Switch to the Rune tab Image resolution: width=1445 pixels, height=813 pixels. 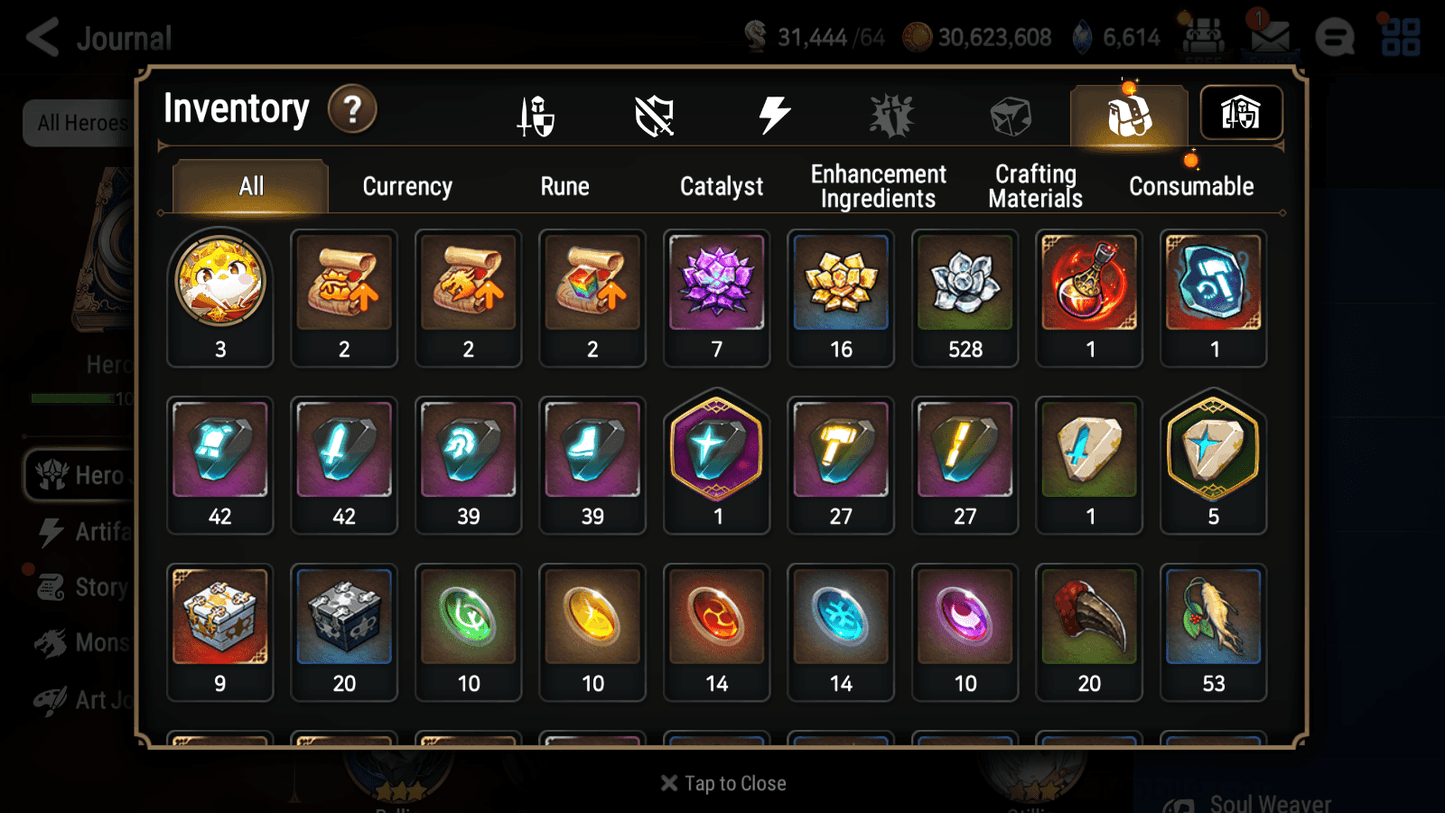pyautogui.click(x=564, y=186)
